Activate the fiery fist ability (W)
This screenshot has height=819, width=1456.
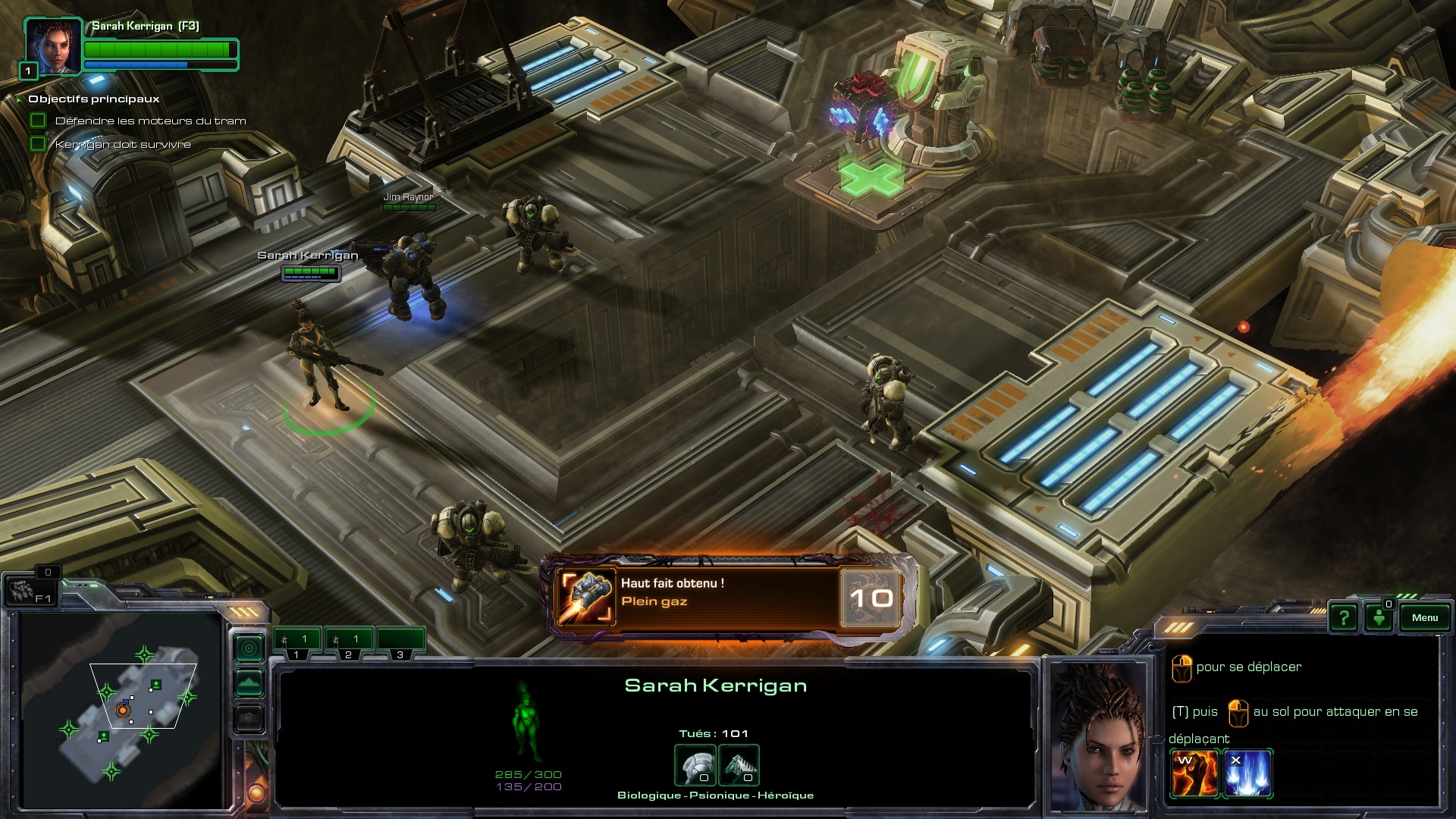(1194, 773)
